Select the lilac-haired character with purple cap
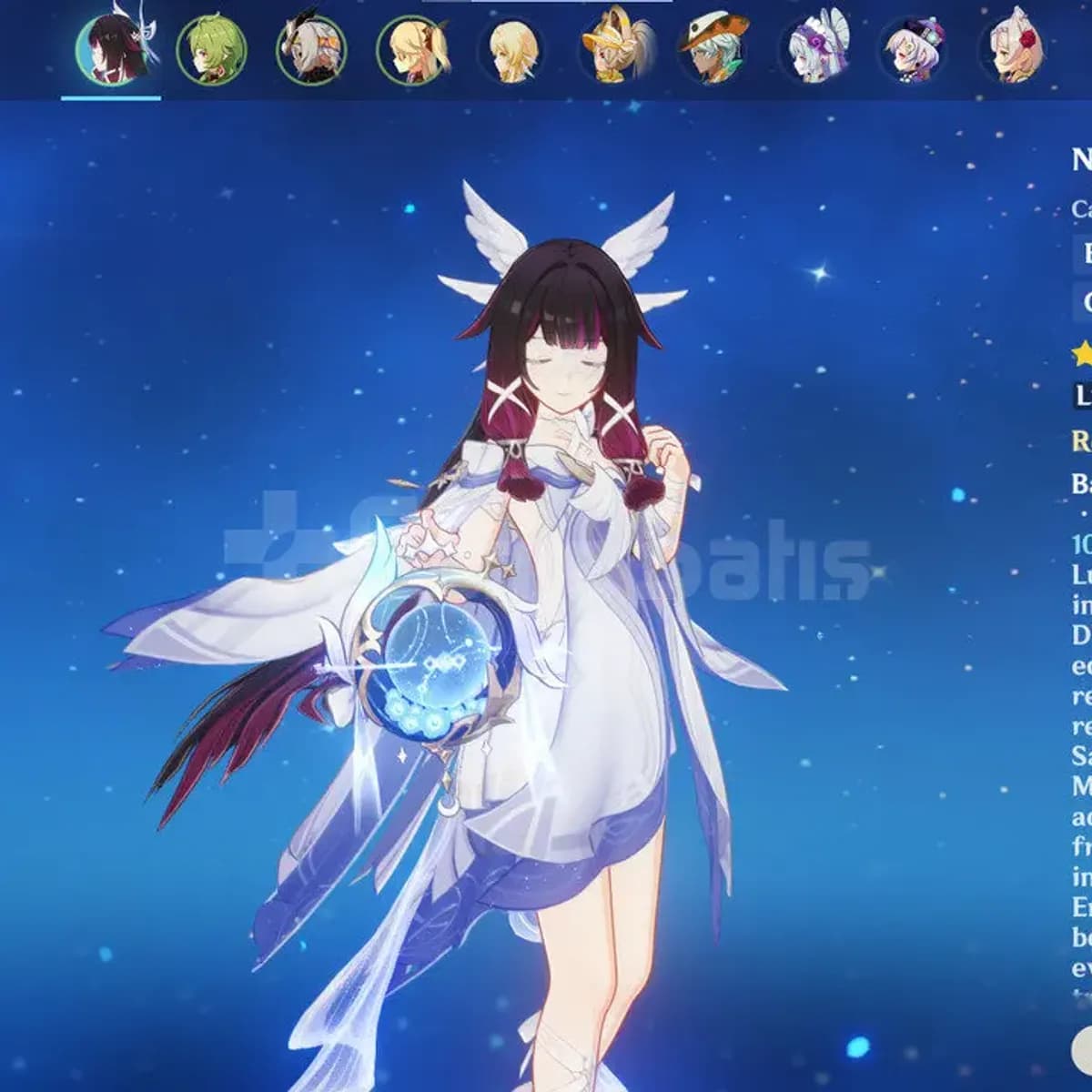 (x=915, y=50)
